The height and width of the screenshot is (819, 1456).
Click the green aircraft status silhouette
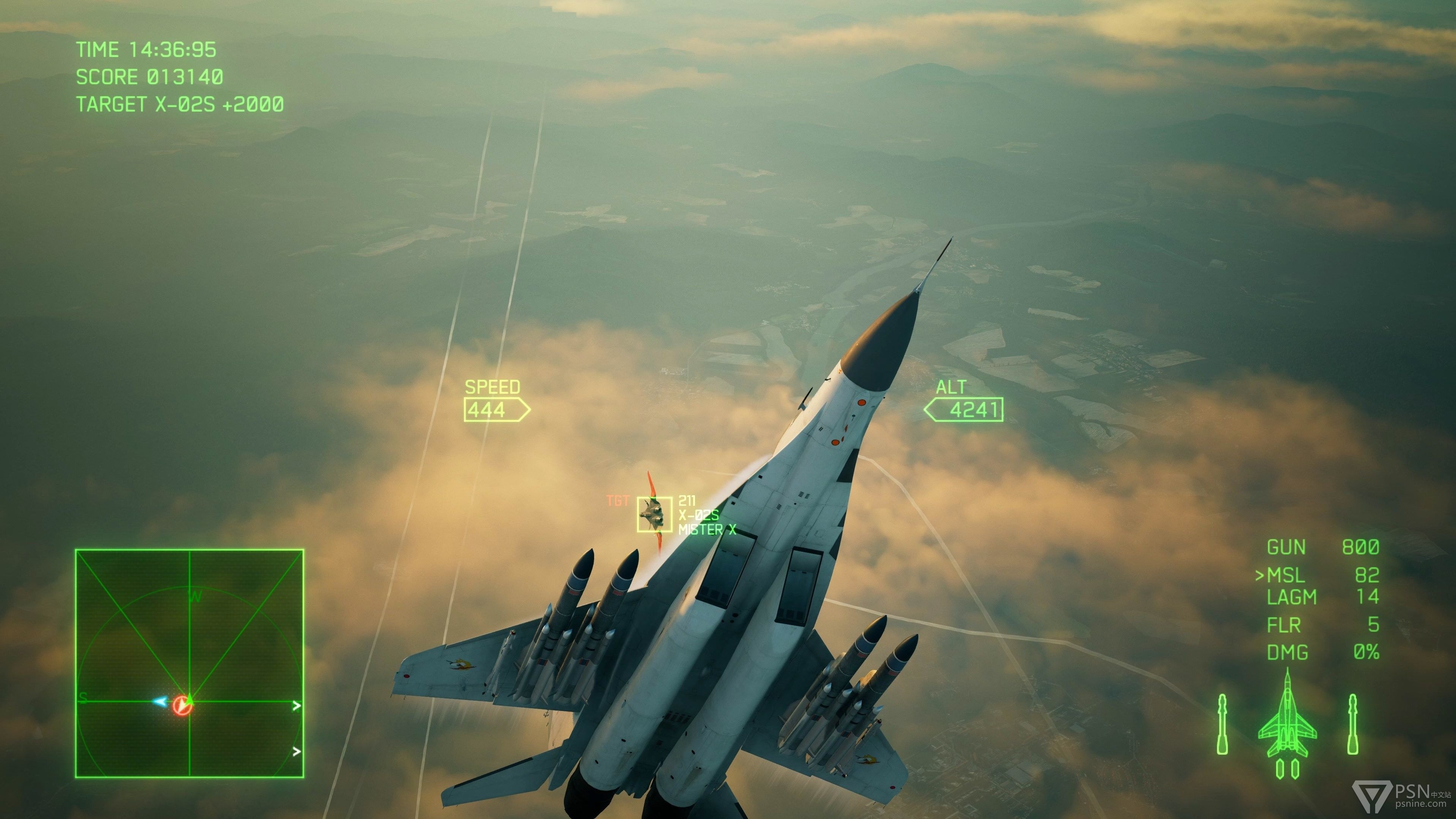coord(1287,721)
